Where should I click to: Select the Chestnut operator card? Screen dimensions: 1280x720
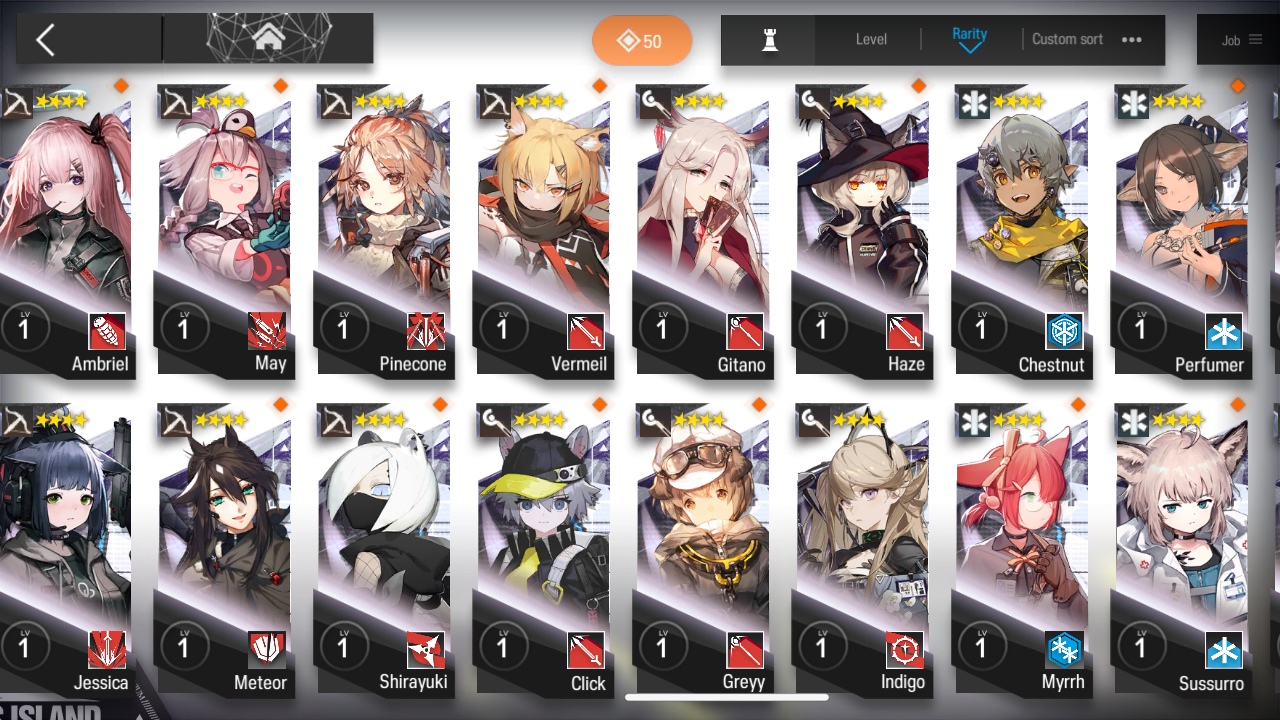1022,230
